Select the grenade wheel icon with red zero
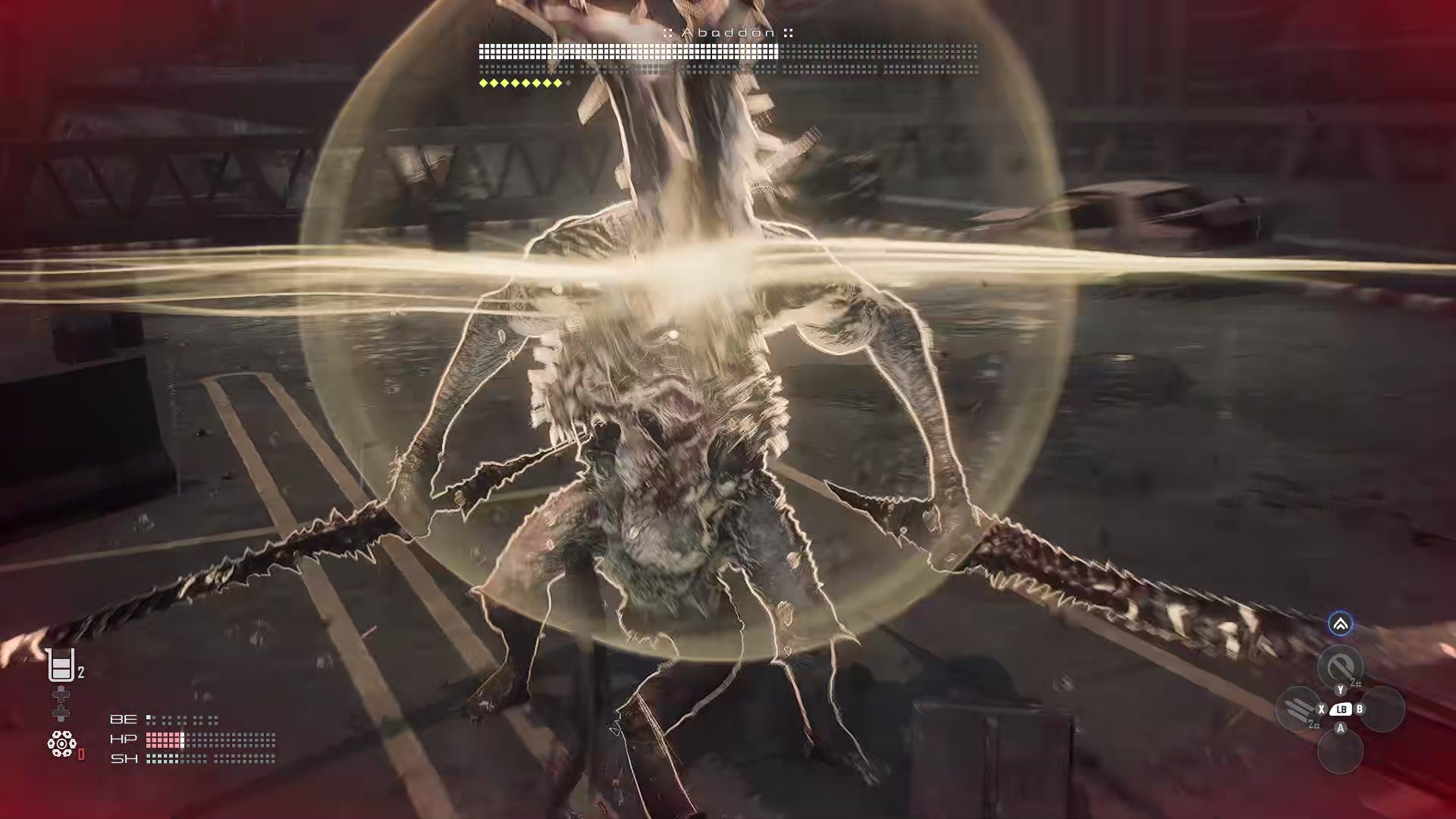1456x819 pixels. (x=62, y=742)
